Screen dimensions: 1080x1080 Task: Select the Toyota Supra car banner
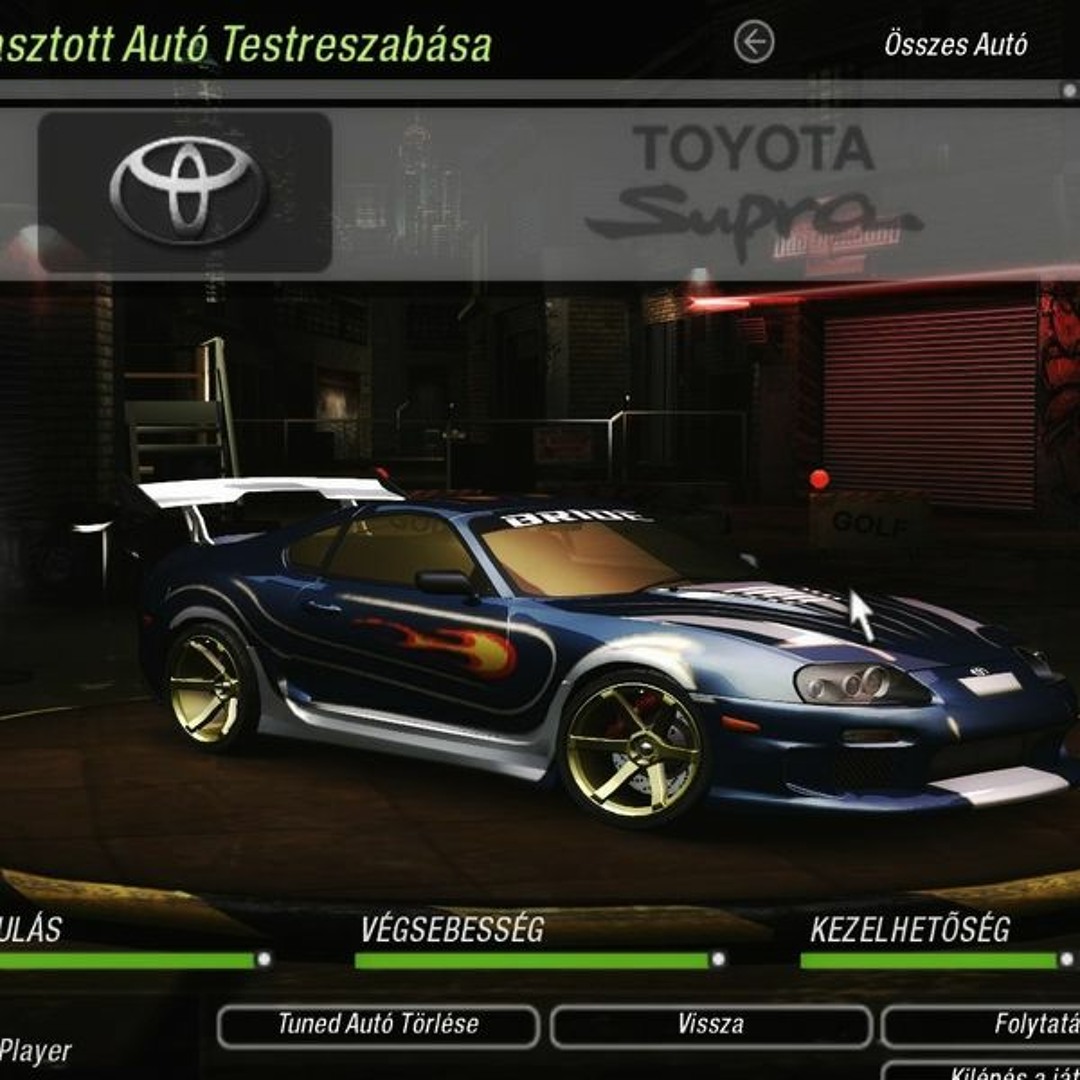point(540,192)
